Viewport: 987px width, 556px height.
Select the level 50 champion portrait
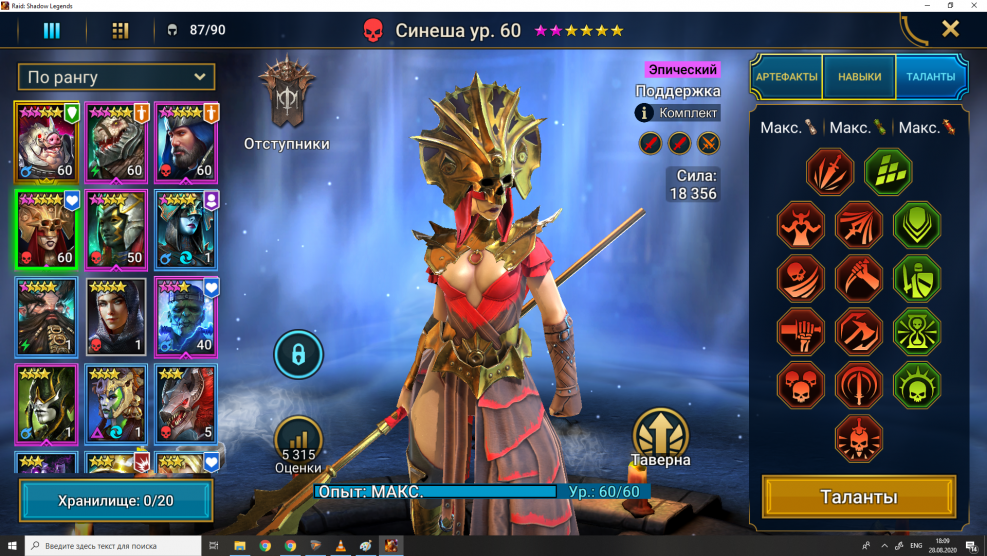point(116,229)
